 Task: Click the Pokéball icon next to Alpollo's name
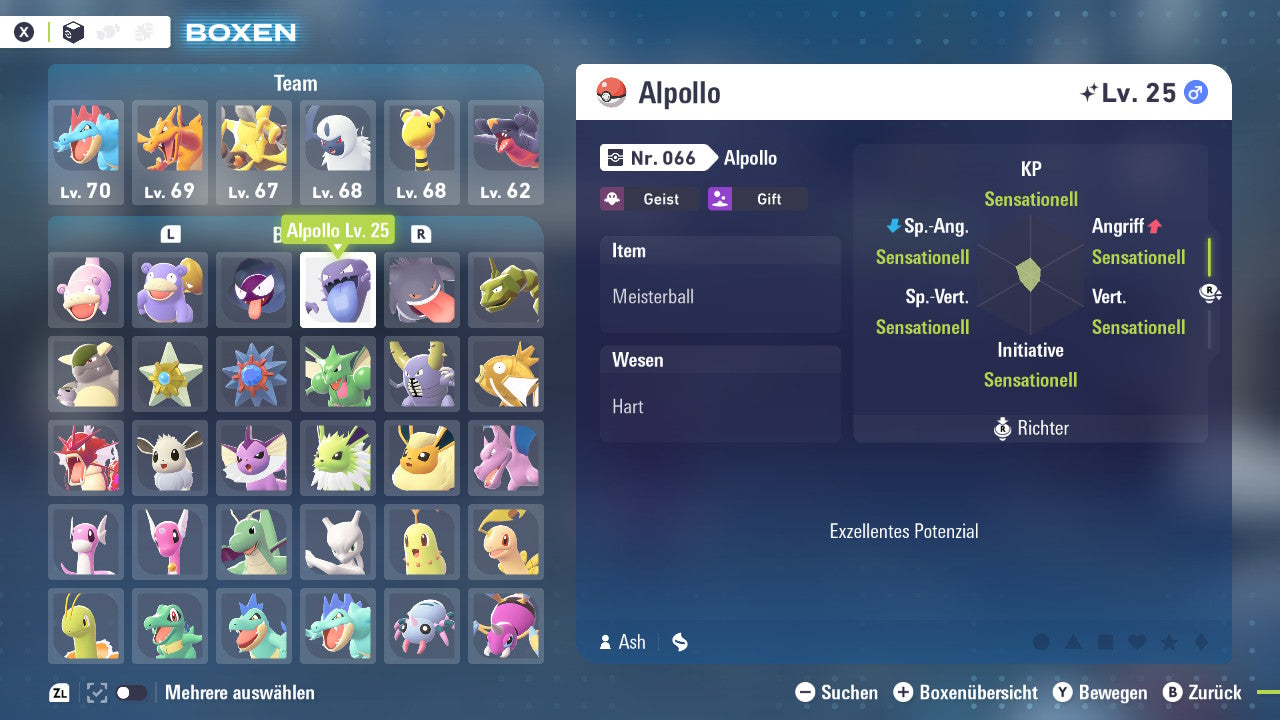612,92
